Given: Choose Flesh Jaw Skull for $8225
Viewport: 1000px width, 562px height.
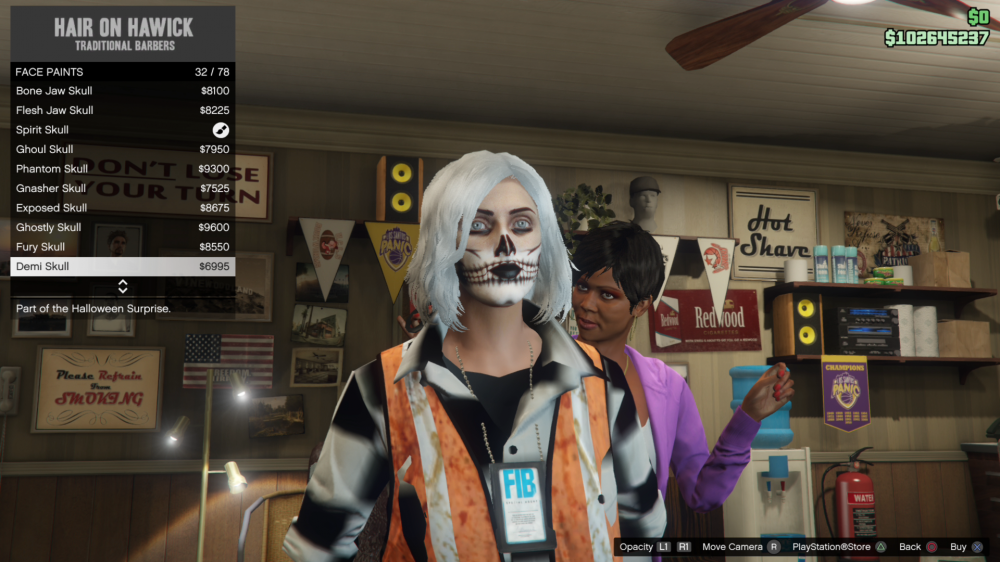Looking at the screenshot, I should pyautogui.click(x=122, y=110).
